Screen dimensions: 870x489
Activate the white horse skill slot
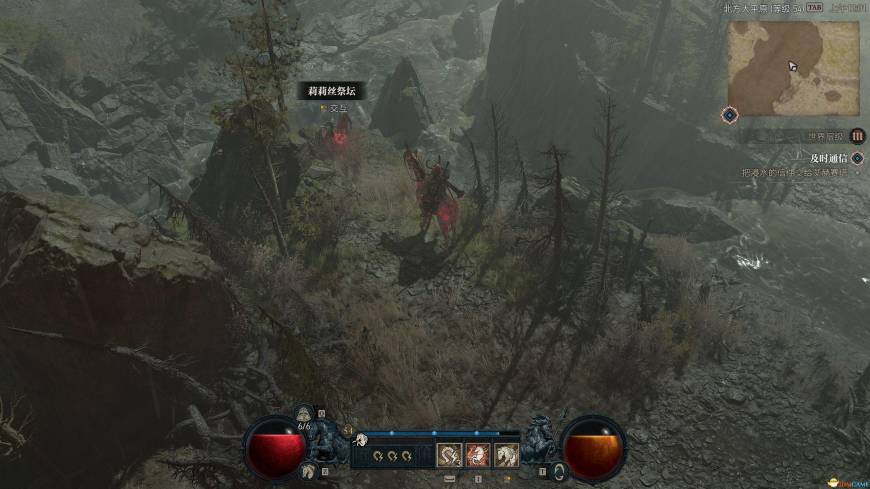507,455
